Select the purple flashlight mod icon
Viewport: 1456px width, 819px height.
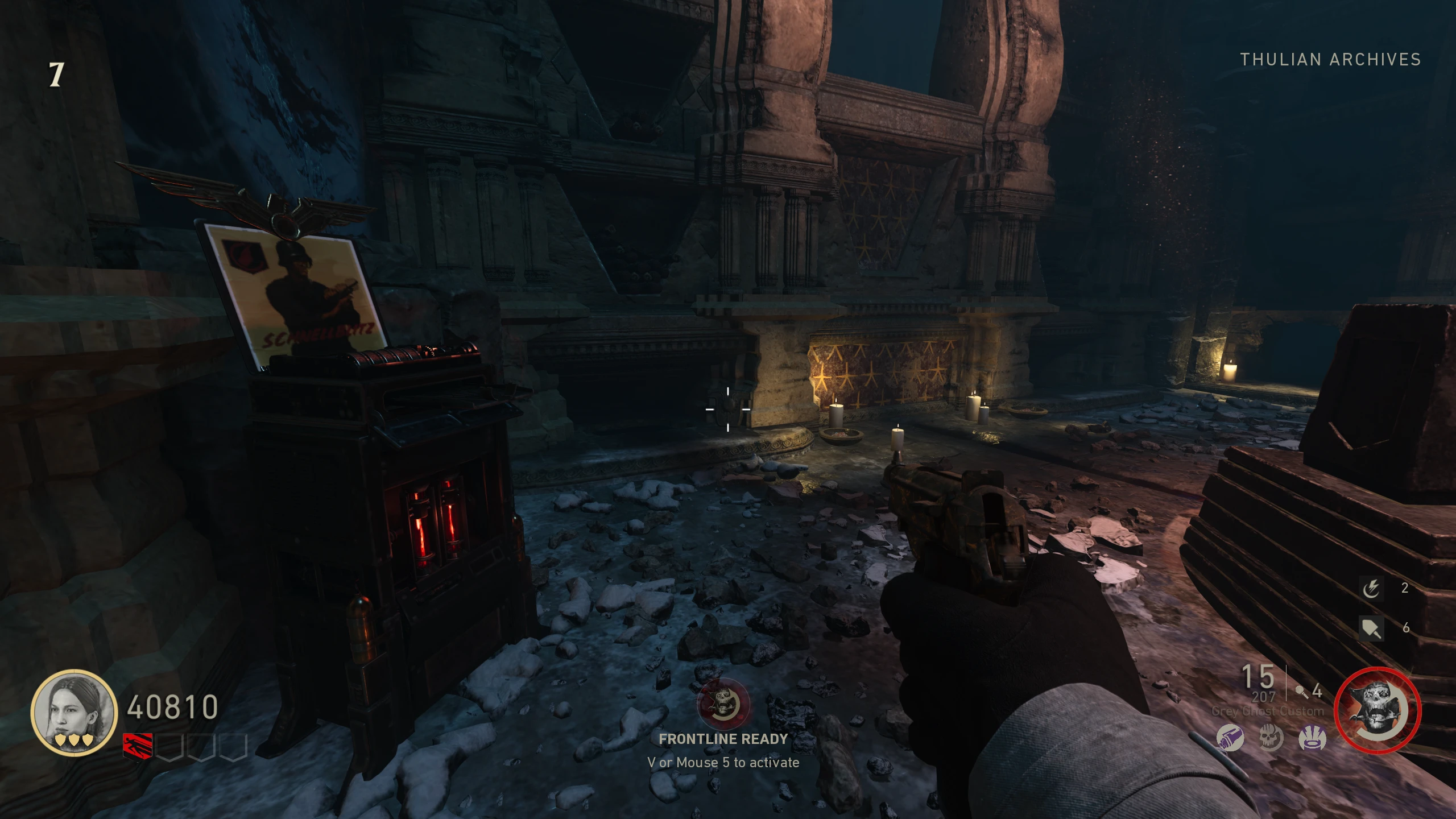tap(1230, 739)
